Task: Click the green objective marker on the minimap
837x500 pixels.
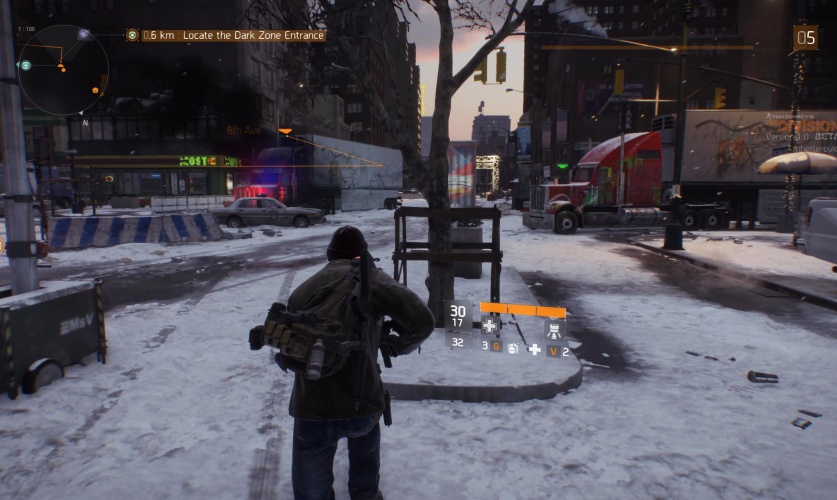Action: [25, 65]
